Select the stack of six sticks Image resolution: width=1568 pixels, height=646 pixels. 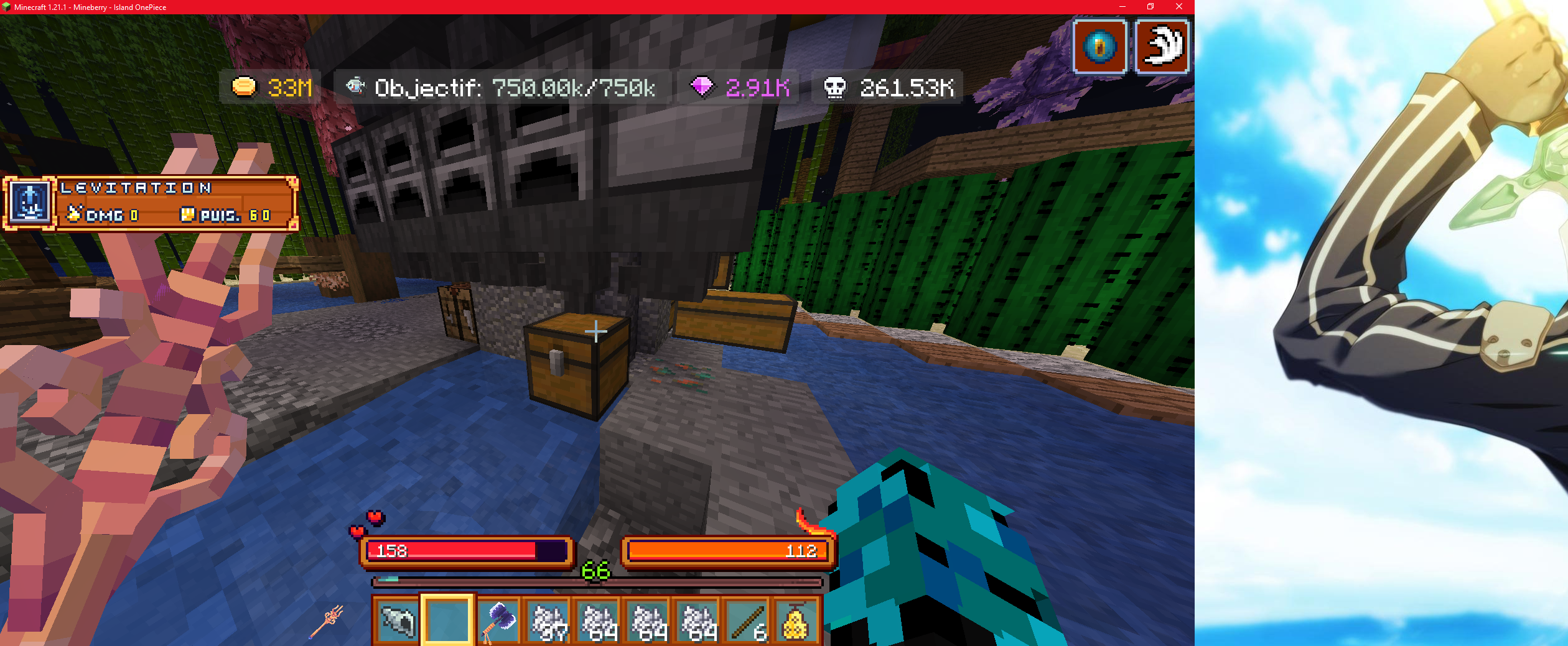click(747, 621)
